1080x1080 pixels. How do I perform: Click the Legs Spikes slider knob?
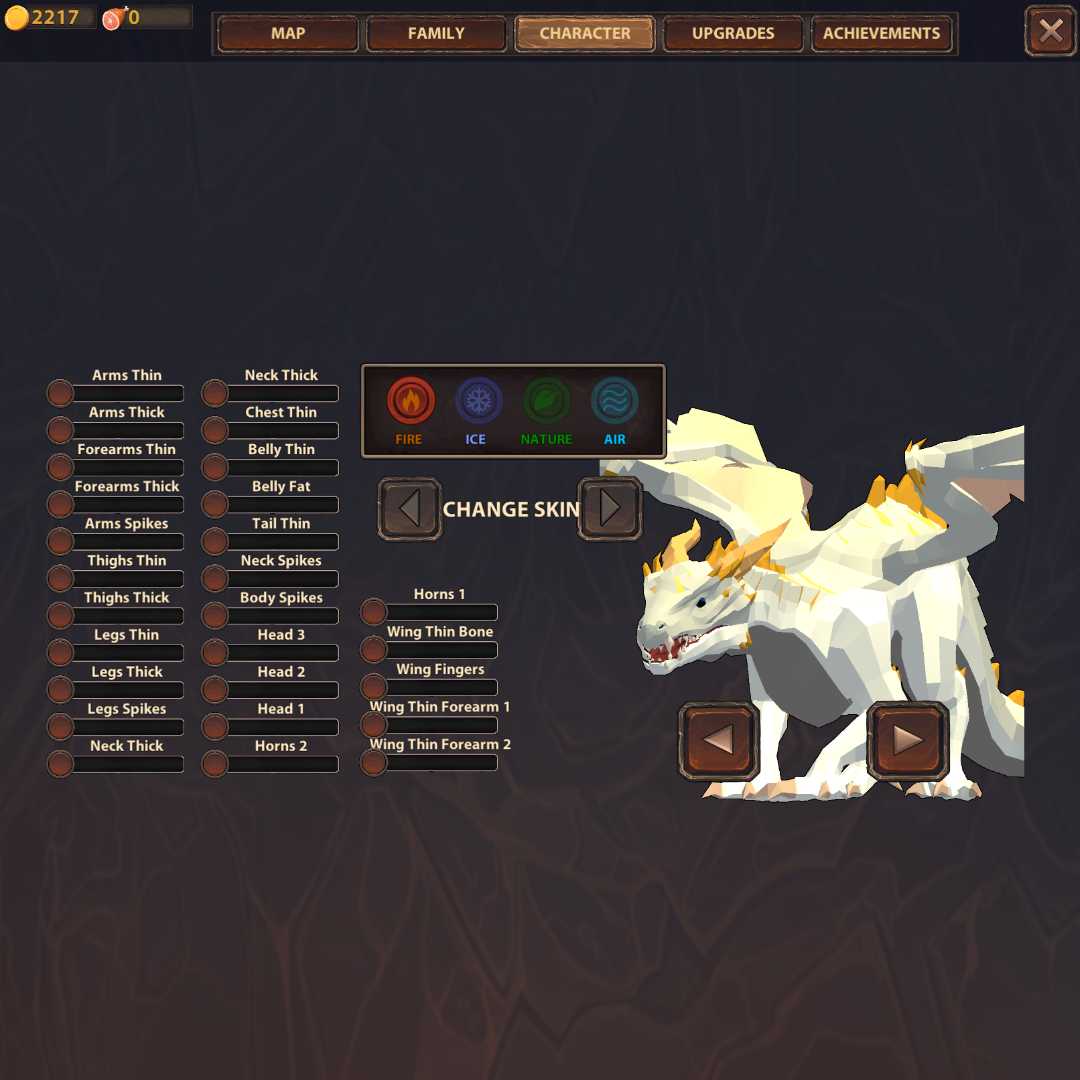pyautogui.click(x=60, y=727)
